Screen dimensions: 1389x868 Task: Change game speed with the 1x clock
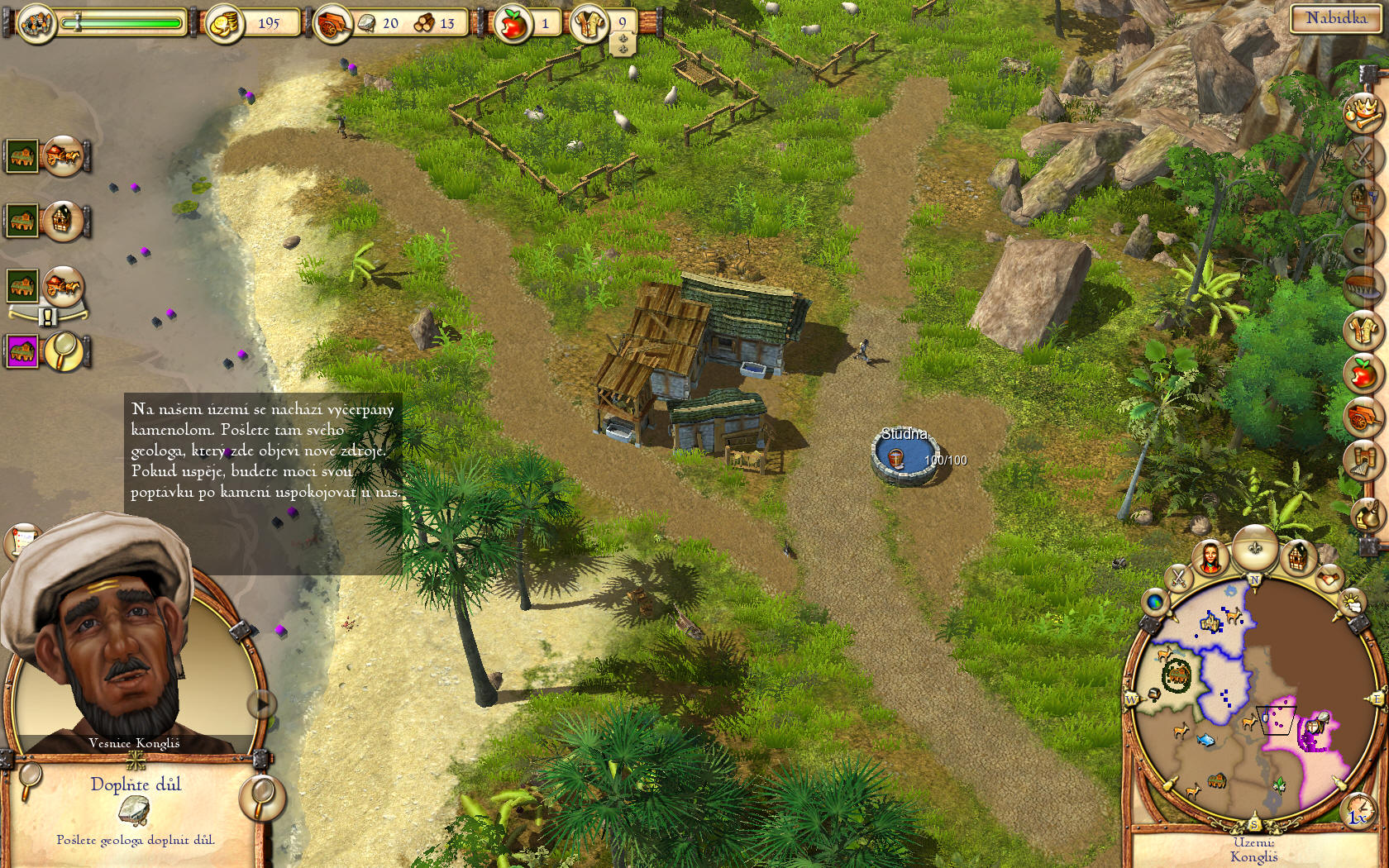pos(1358,810)
